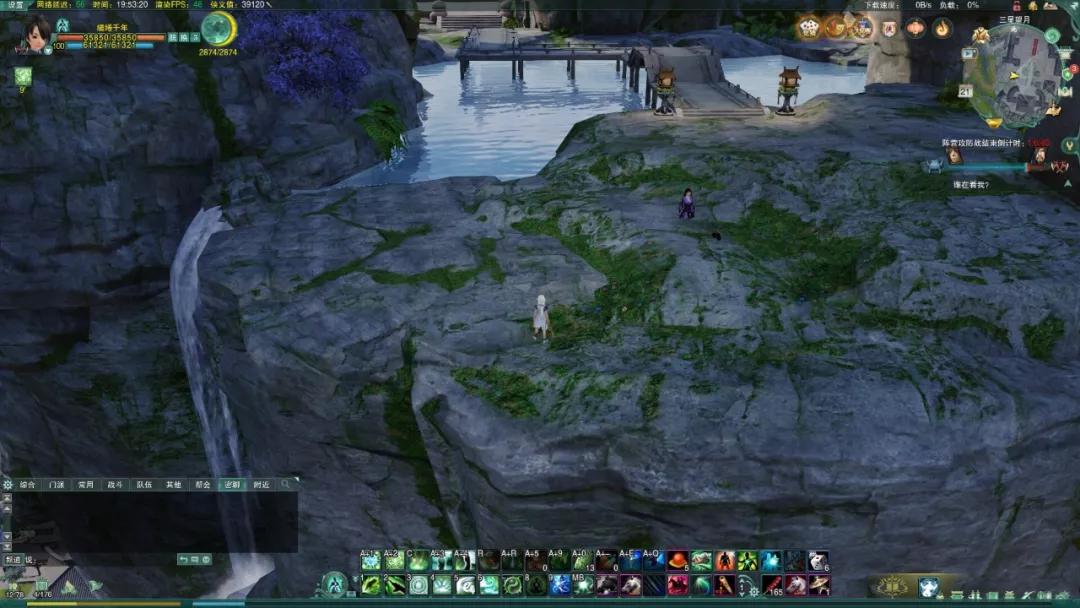
Task: Switch to the 综合 chat tab
Action: [x=28, y=485]
